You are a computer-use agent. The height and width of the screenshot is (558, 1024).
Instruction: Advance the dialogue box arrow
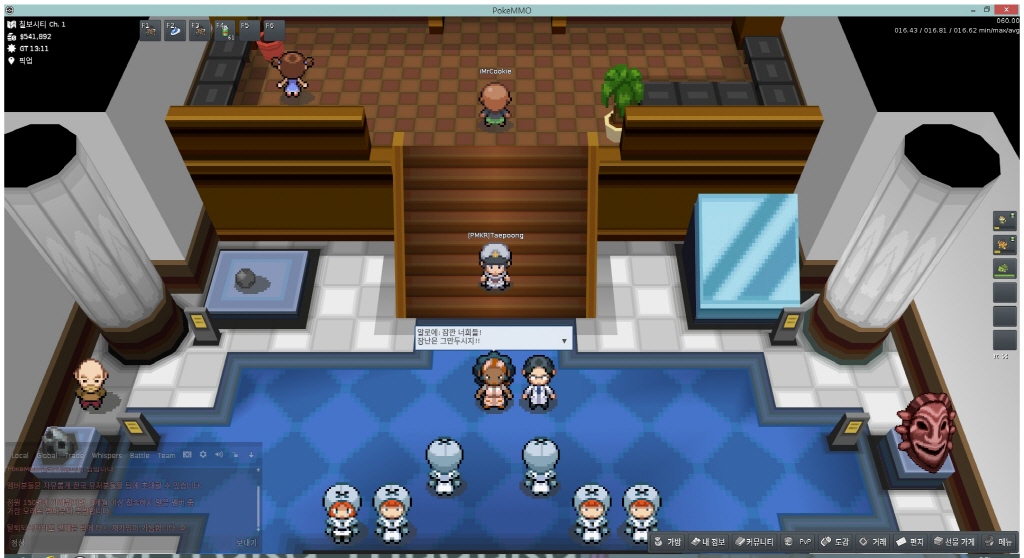(564, 341)
